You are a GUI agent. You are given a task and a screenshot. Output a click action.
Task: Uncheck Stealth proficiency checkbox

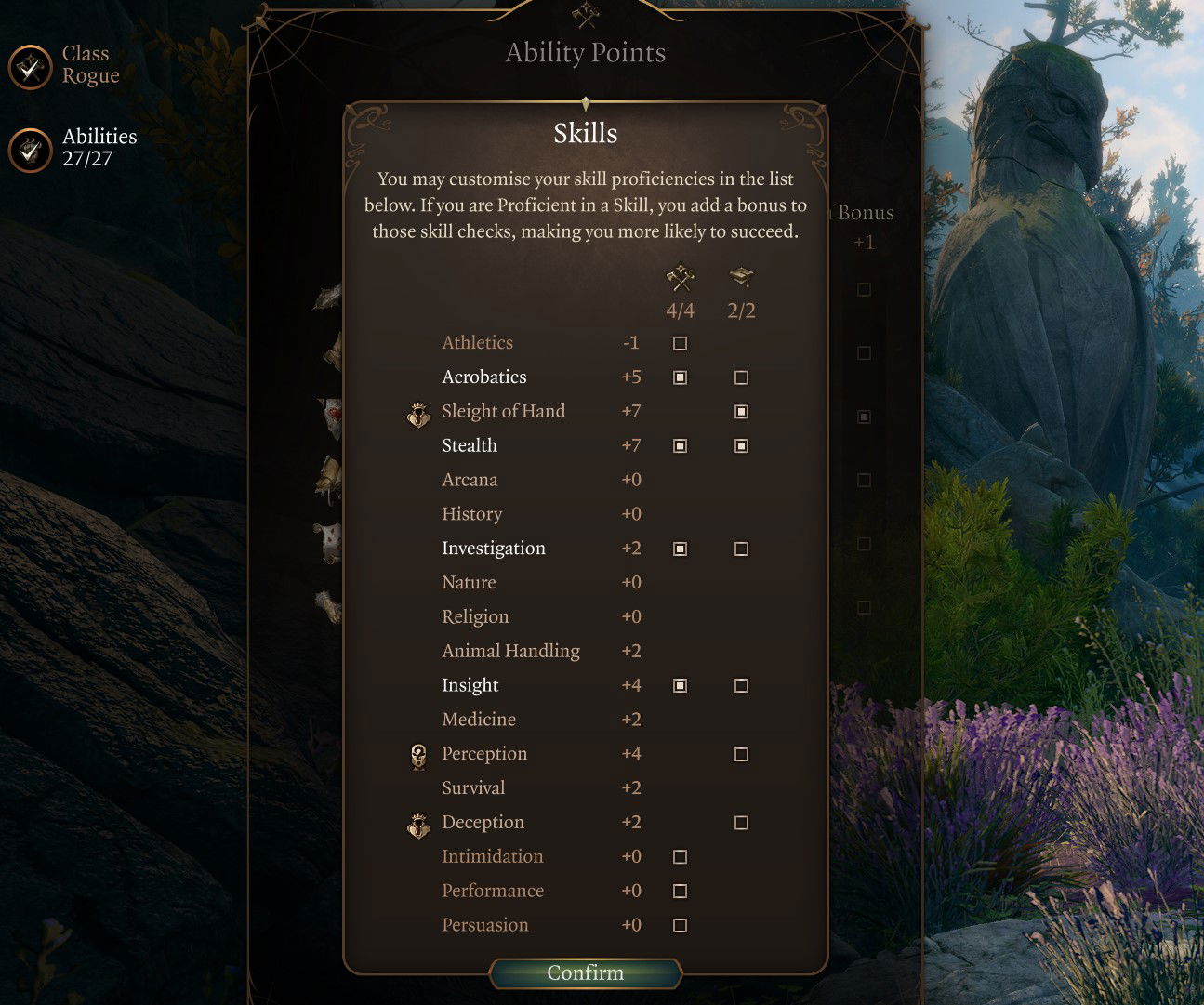coord(680,446)
